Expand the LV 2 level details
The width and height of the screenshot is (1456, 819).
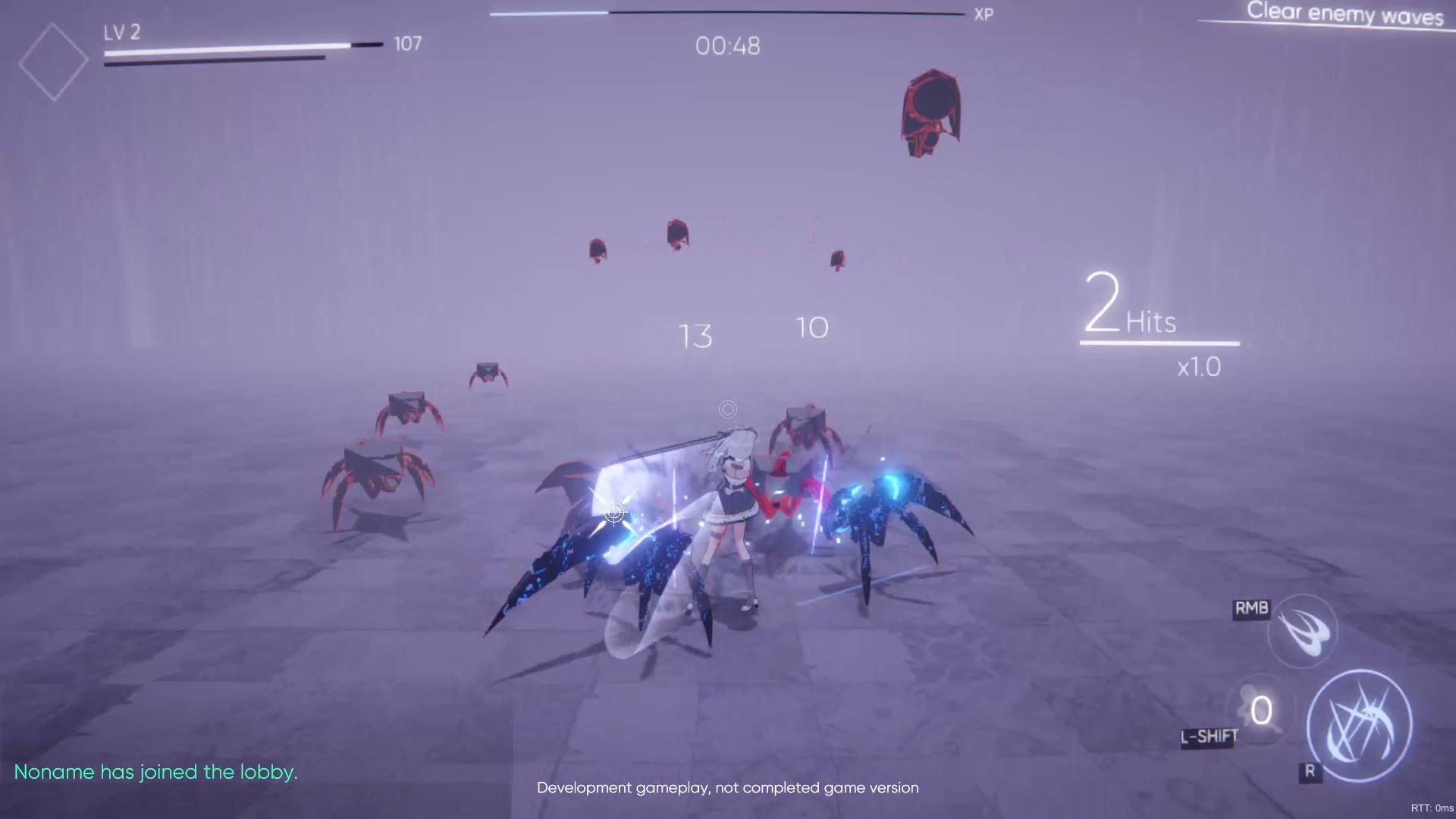[121, 33]
